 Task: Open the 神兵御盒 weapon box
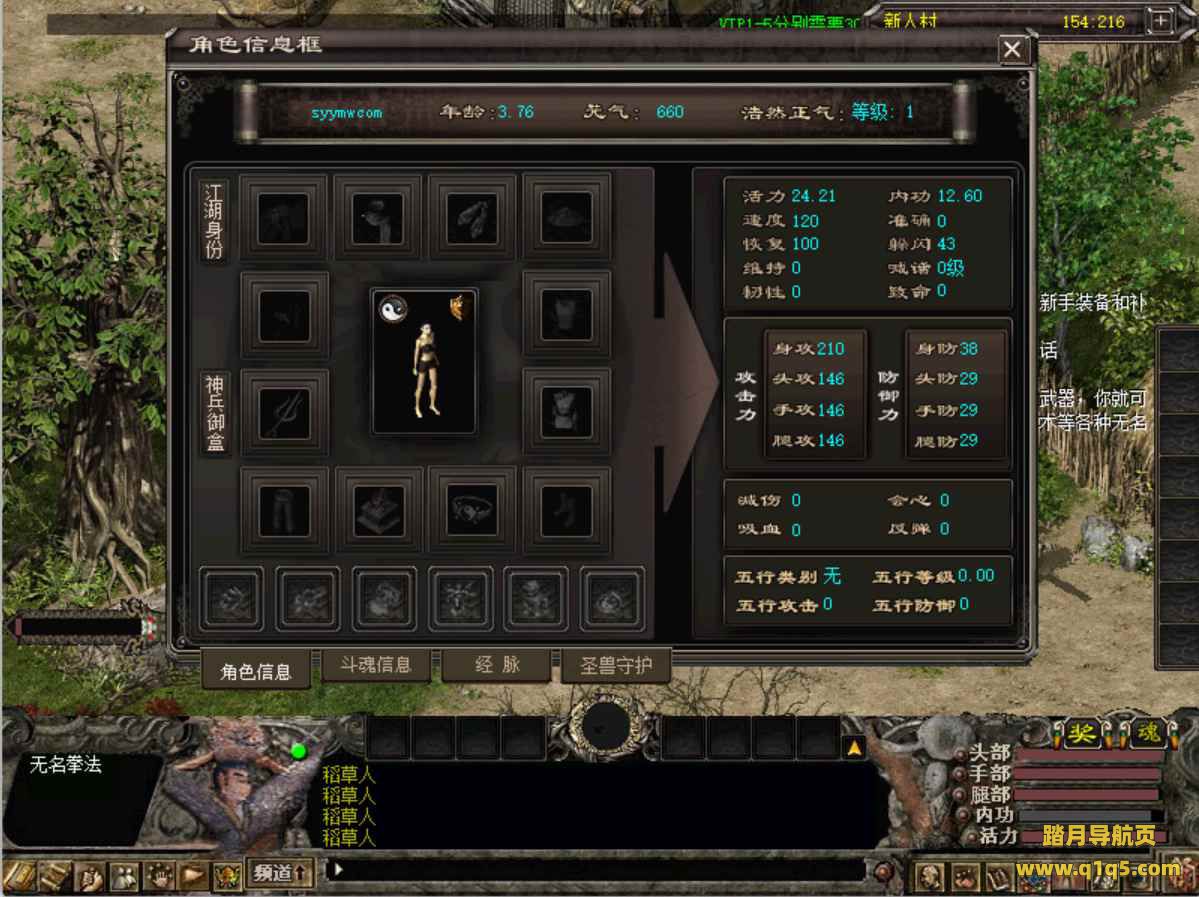[214, 413]
